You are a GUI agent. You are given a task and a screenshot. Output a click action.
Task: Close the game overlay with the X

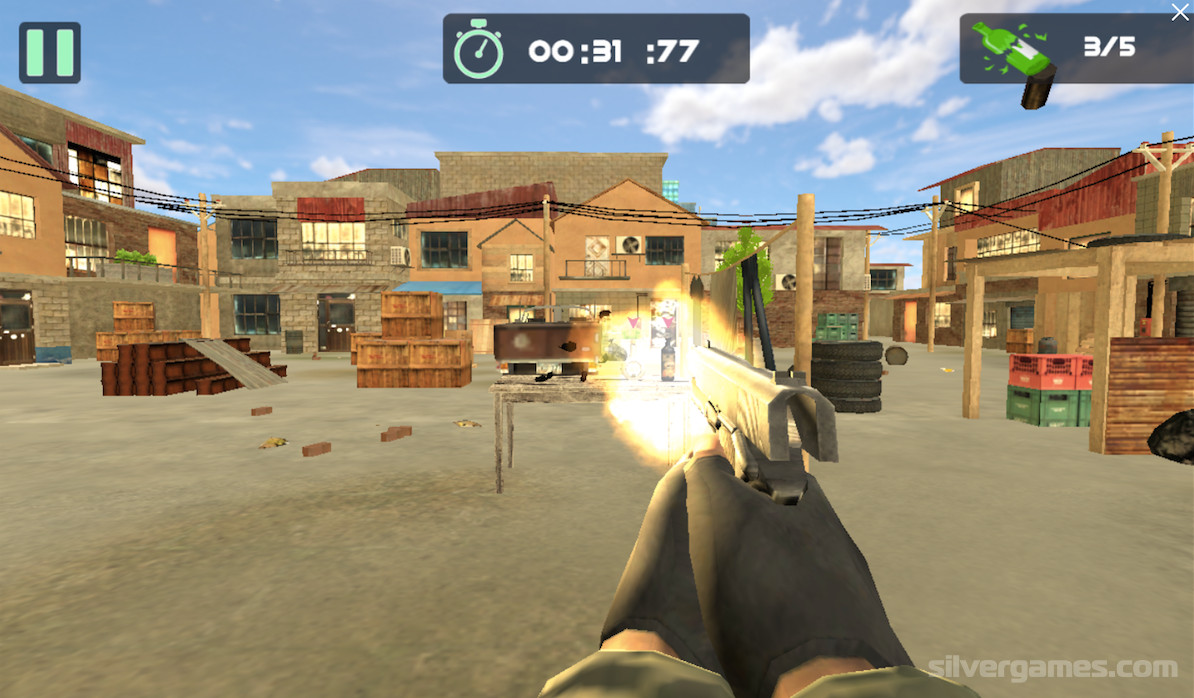1180,13
